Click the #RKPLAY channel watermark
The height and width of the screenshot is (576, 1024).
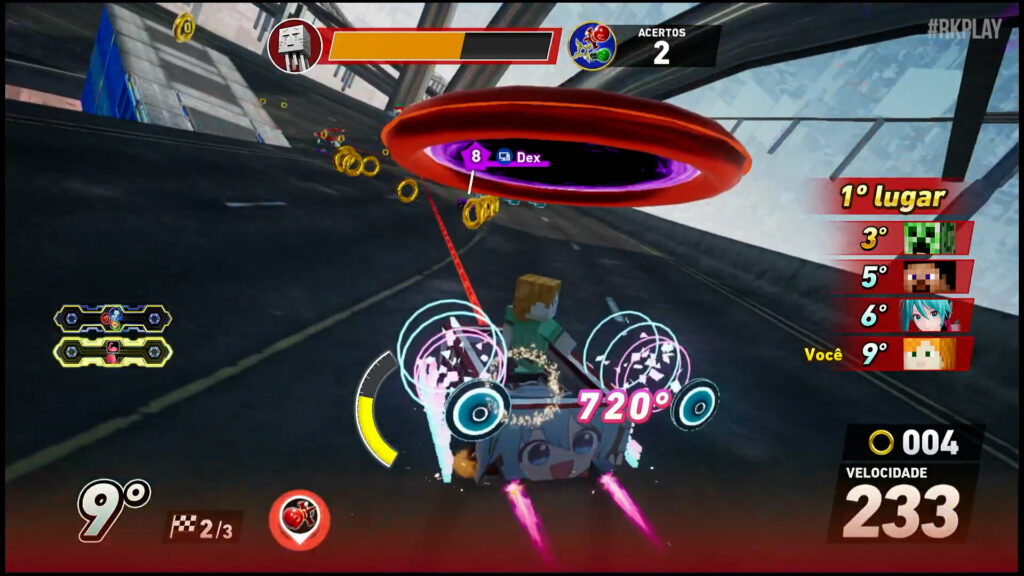(x=963, y=29)
